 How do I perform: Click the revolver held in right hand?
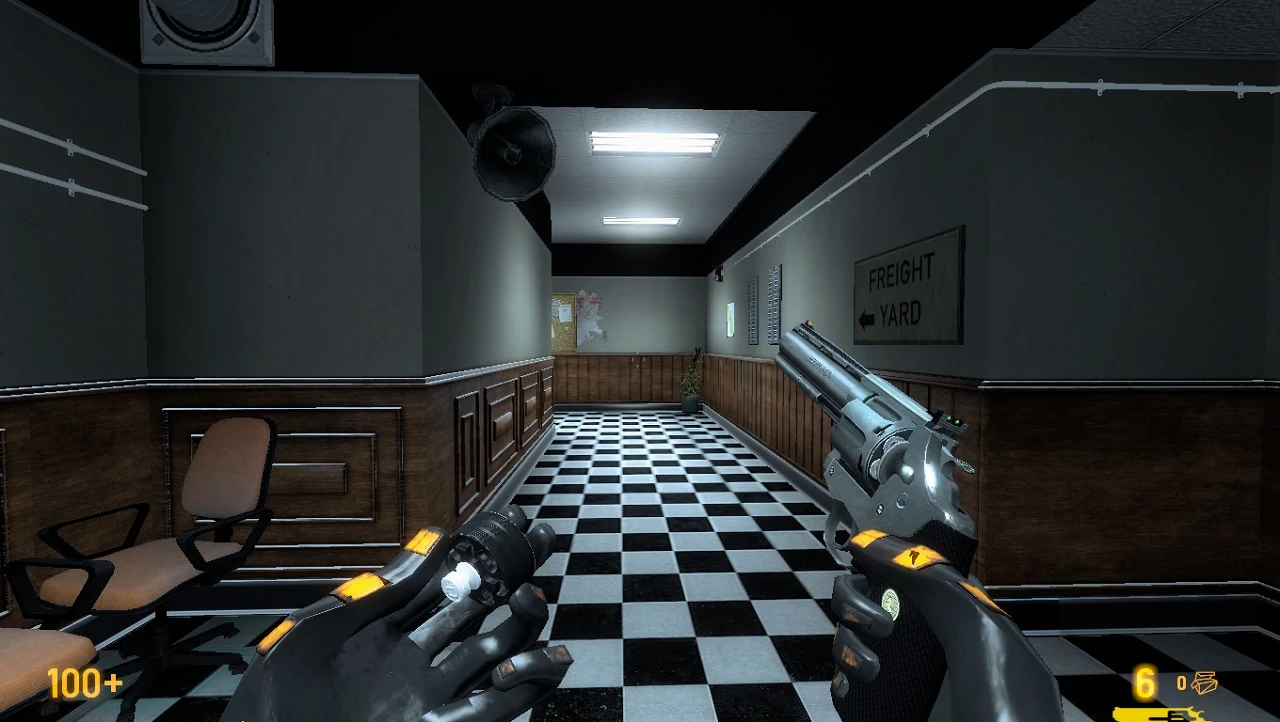tap(880, 450)
